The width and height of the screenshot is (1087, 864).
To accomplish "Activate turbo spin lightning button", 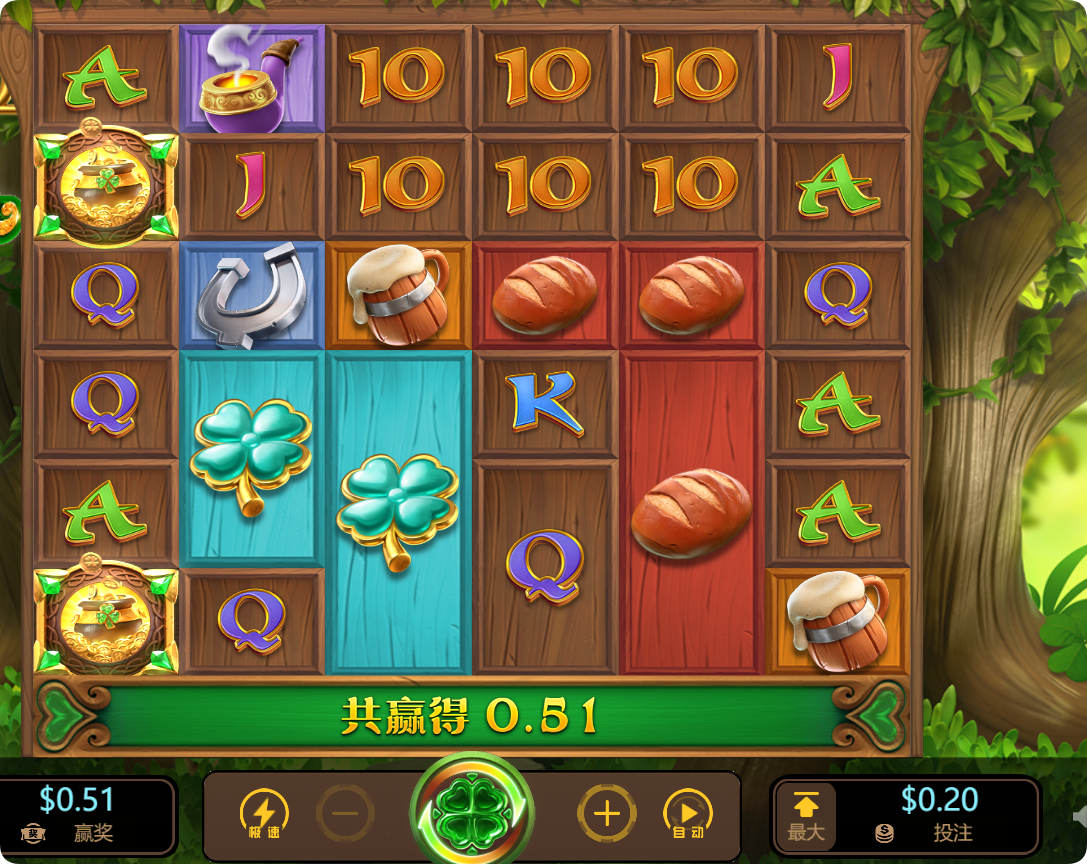I will coord(264,813).
